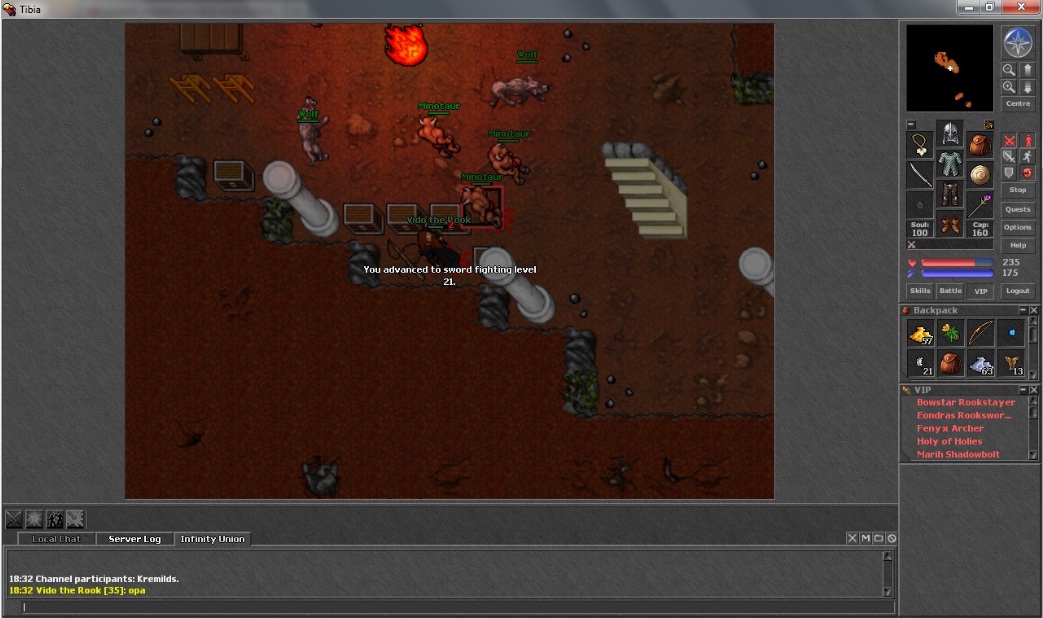Open the Skills window
Image resolution: width=1043 pixels, height=618 pixels.
click(919, 291)
